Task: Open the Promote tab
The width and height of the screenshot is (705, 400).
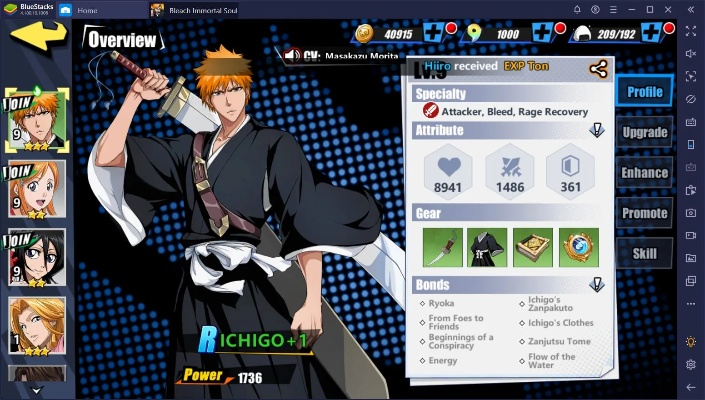Action: 644,213
